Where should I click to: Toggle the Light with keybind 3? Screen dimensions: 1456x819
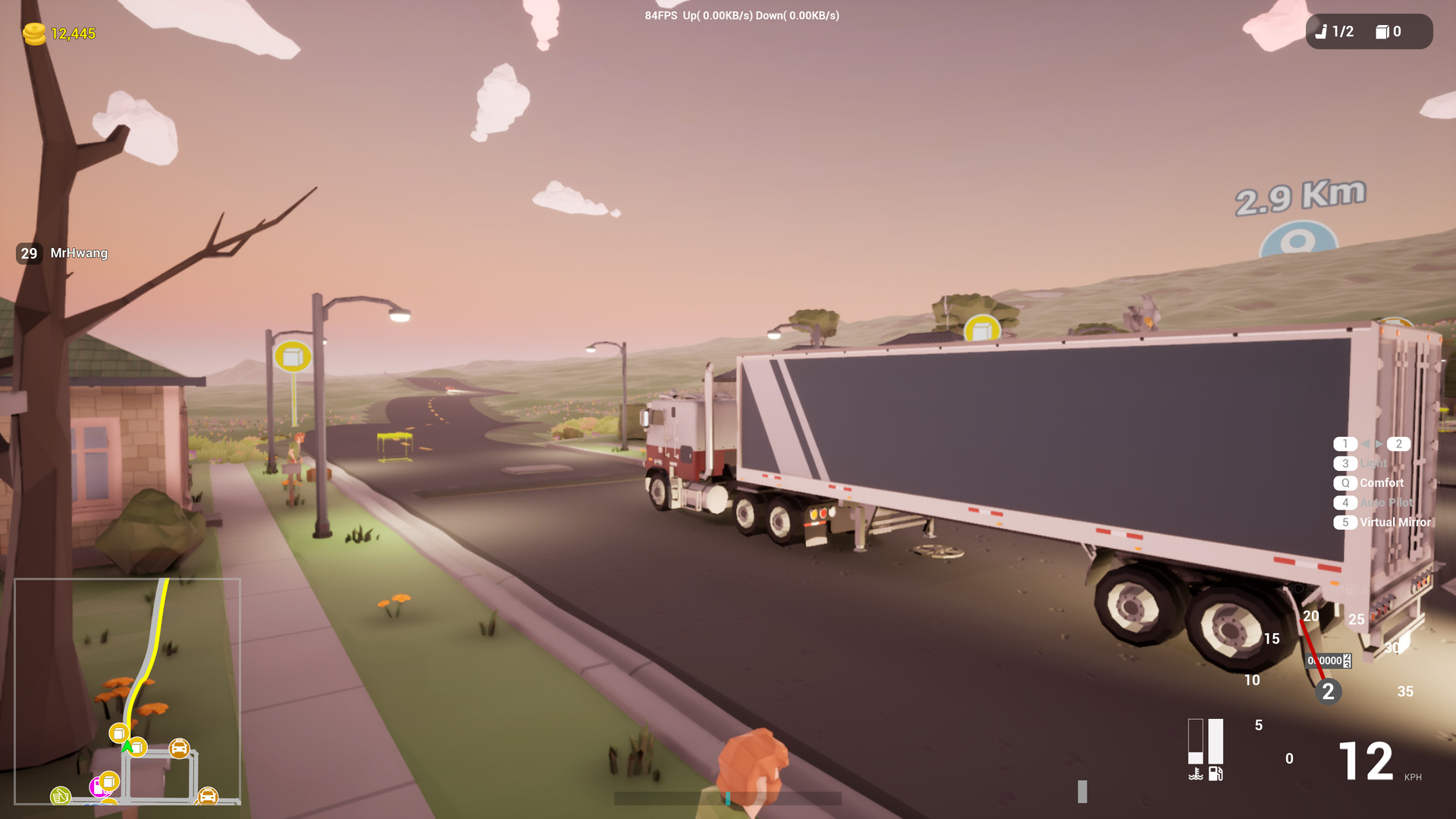point(1346,463)
